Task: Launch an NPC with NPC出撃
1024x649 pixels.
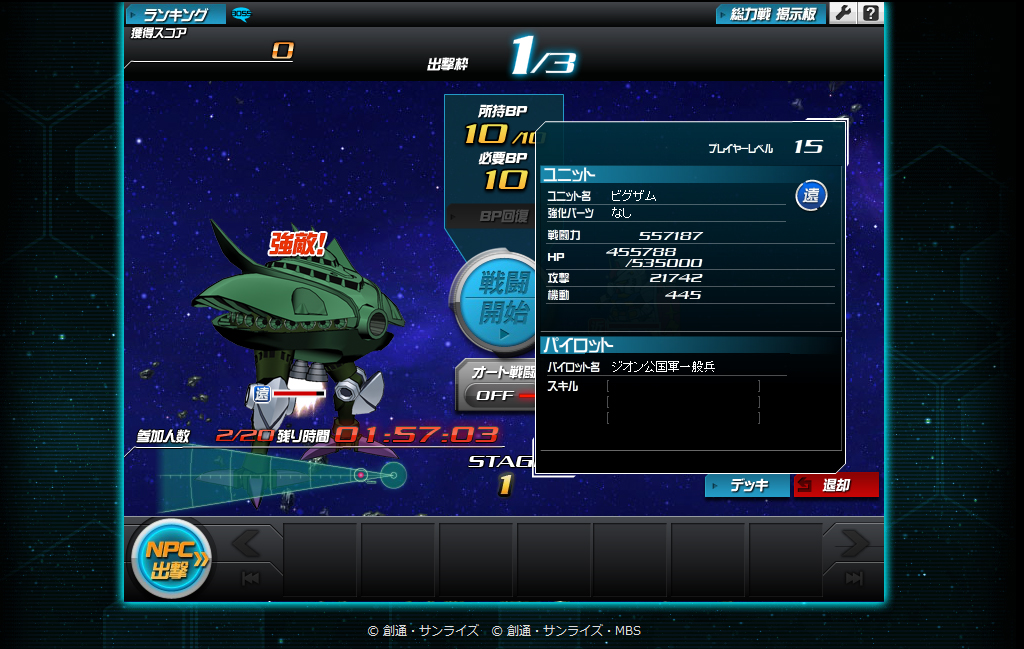Action: click(x=169, y=561)
